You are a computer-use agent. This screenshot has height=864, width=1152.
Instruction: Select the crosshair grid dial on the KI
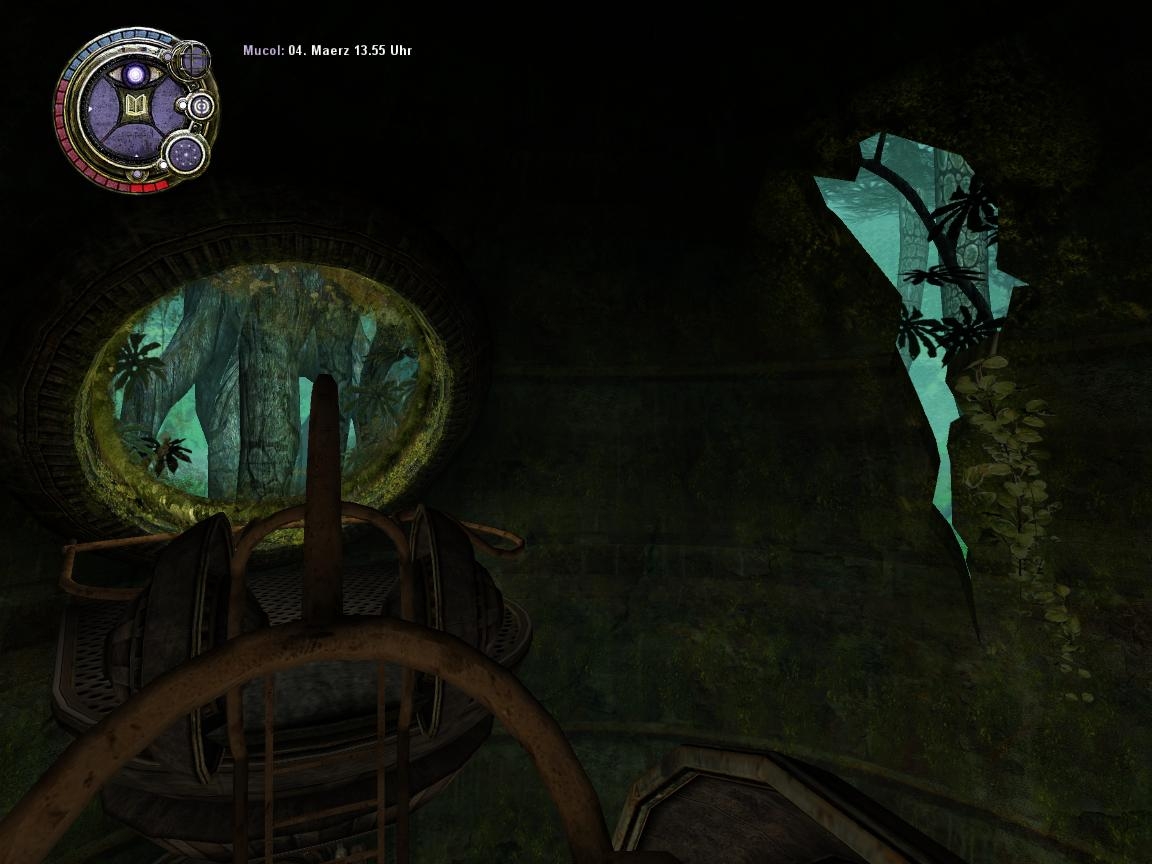[x=191, y=60]
